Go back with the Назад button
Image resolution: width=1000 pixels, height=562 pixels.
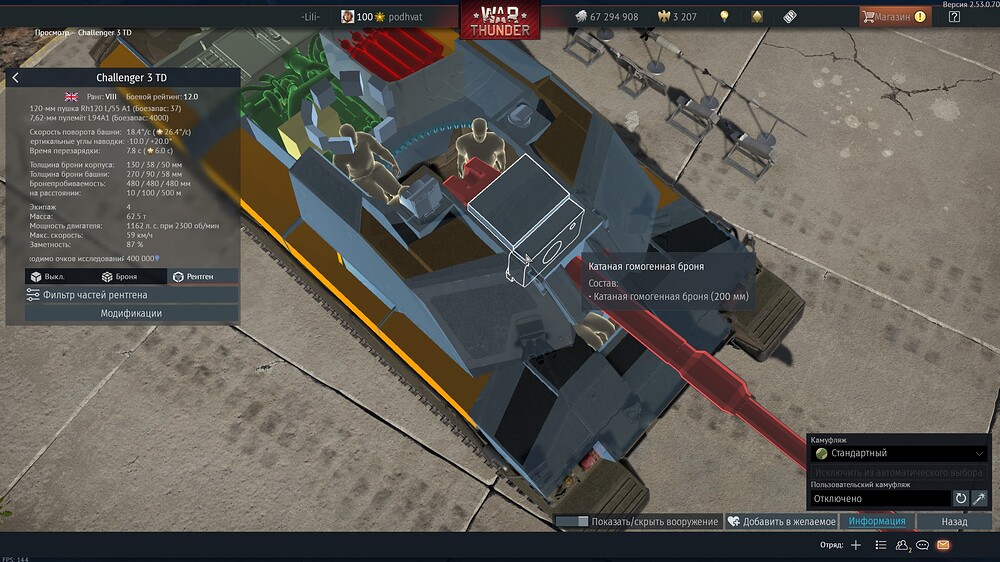click(x=954, y=521)
